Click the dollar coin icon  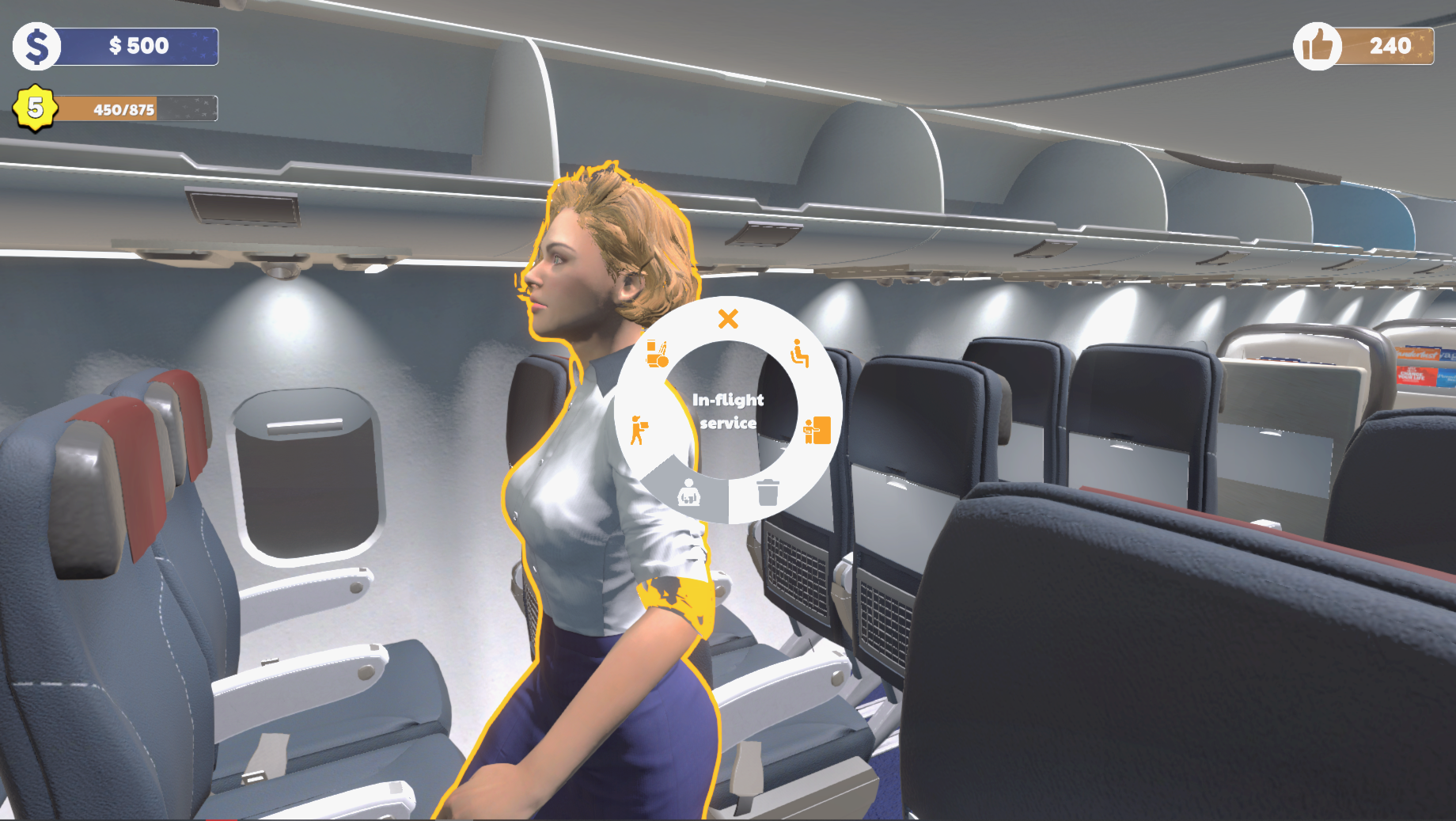pyautogui.click(x=36, y=45)
